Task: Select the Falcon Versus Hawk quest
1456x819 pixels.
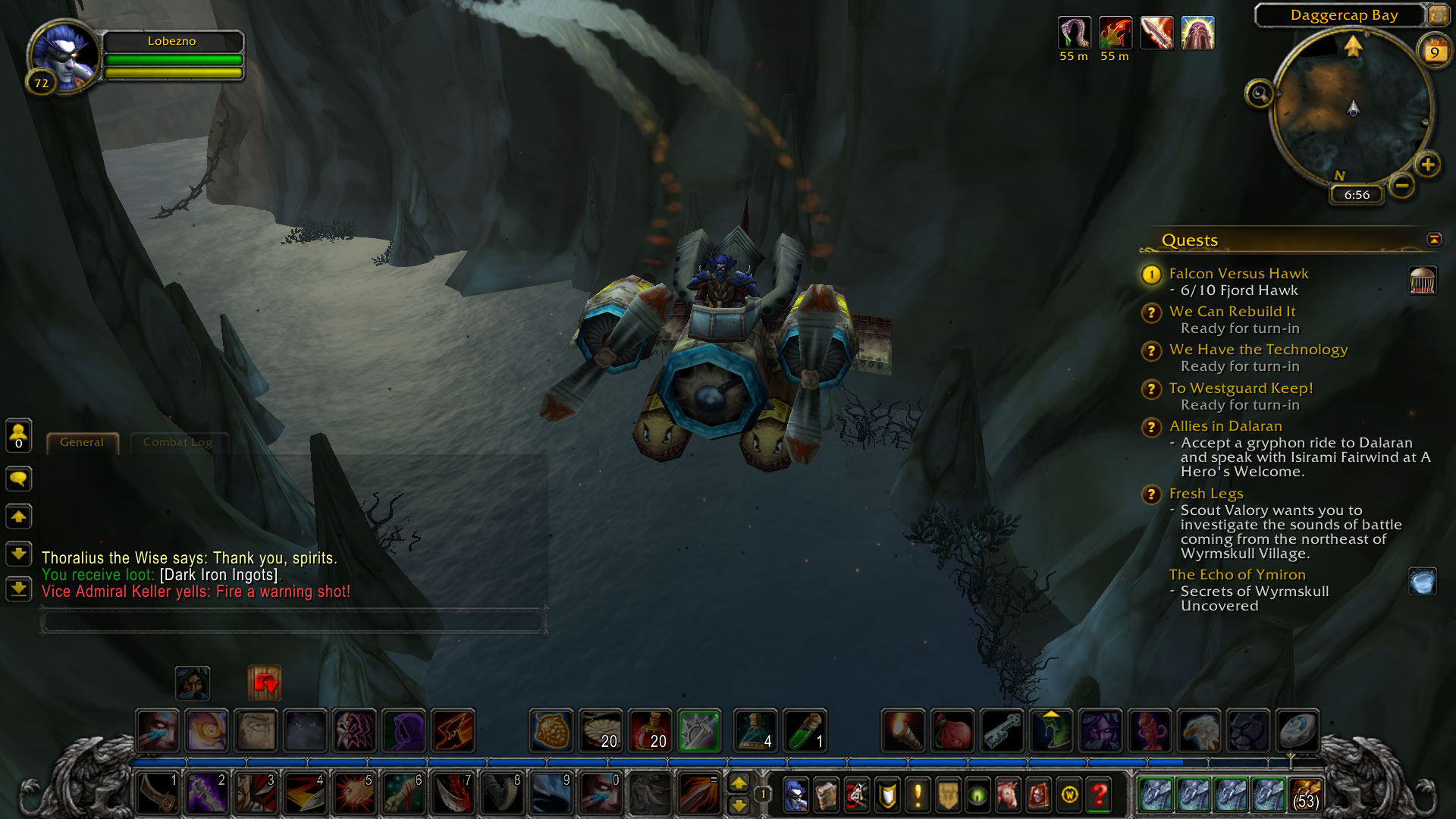Action: 1238,274
